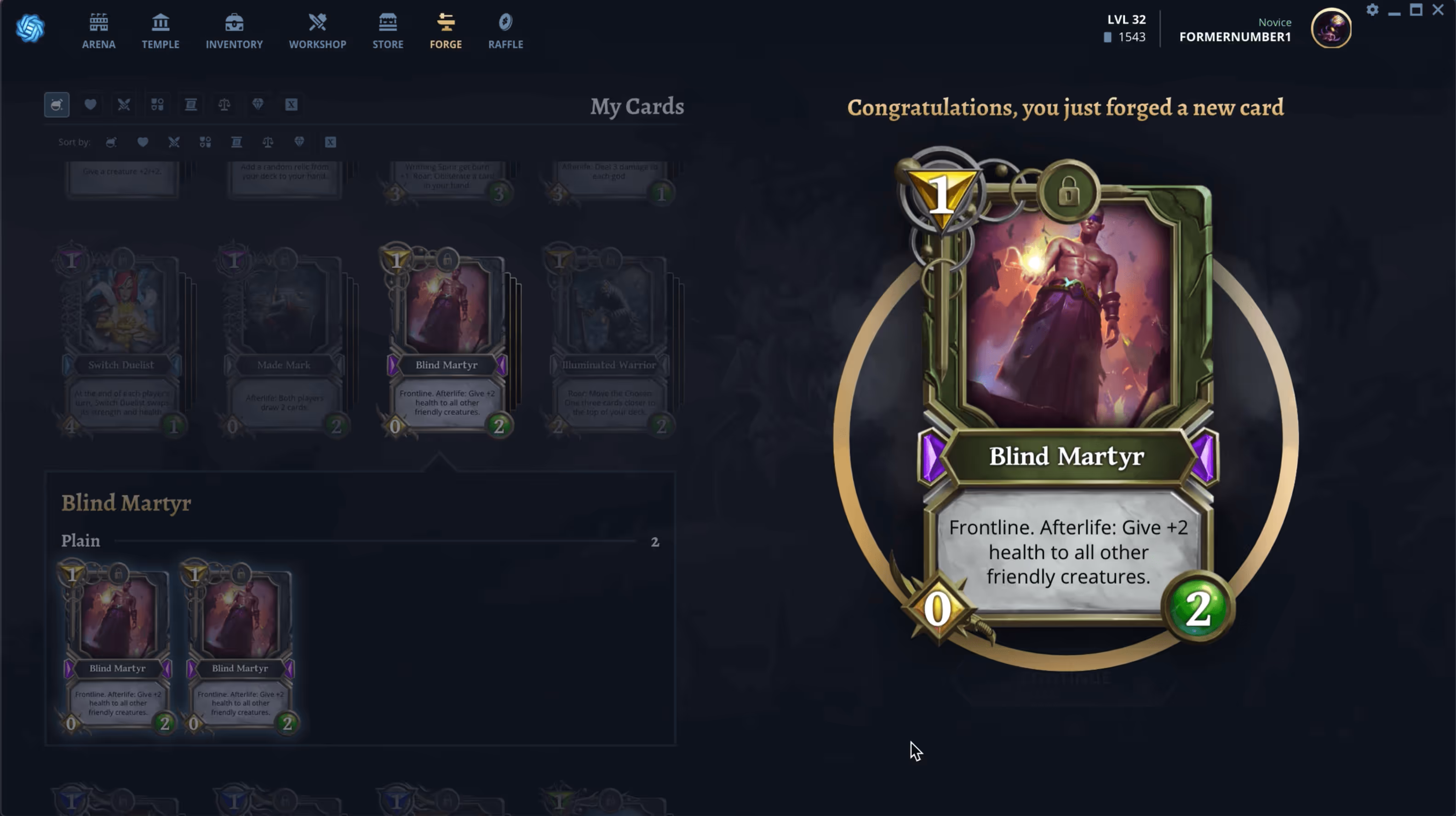Open the Workshop
Viewport: 1456px width, 816px height.
(318, 31)
